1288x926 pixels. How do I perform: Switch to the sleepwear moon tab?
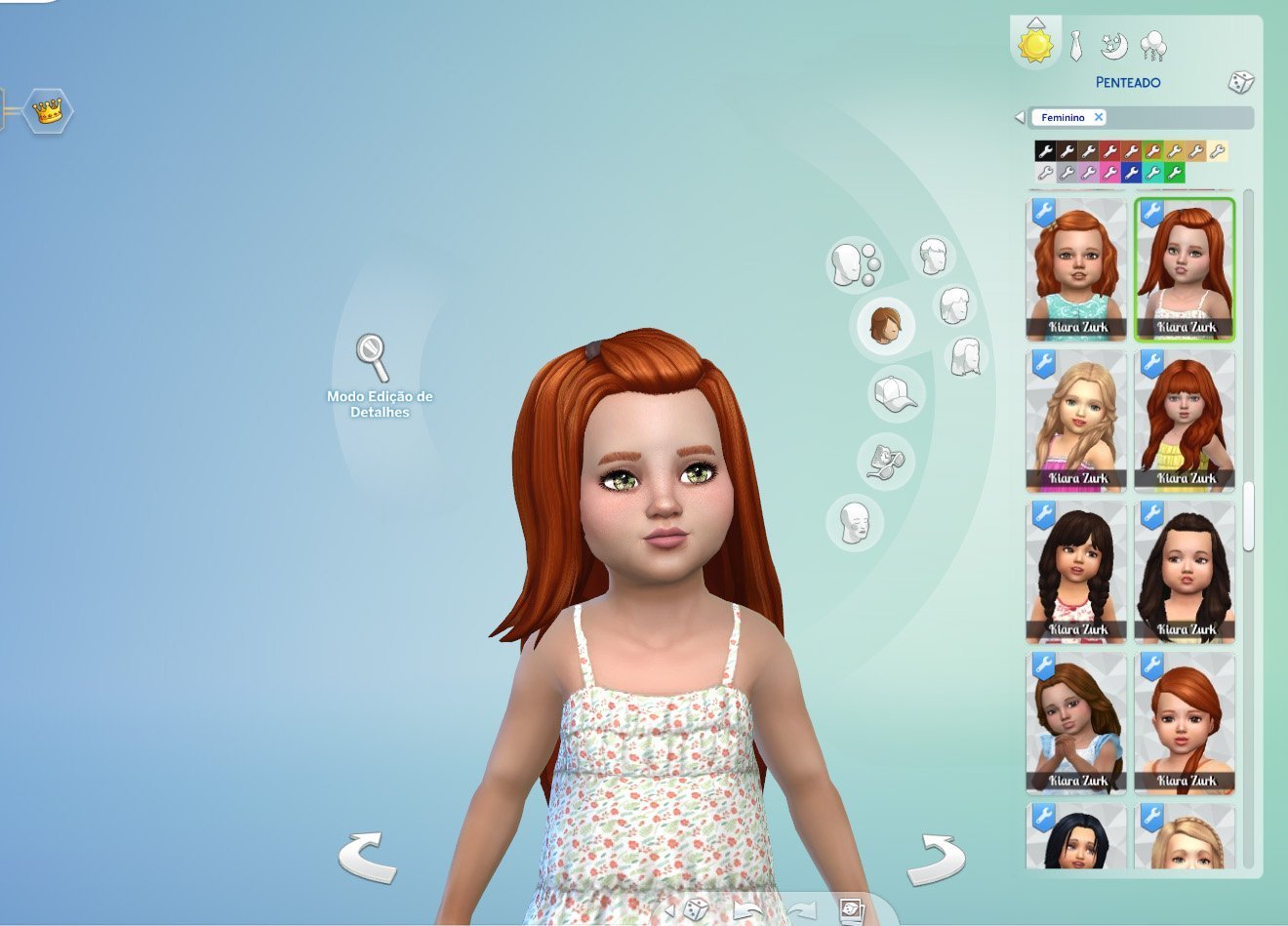point(1113,46)
